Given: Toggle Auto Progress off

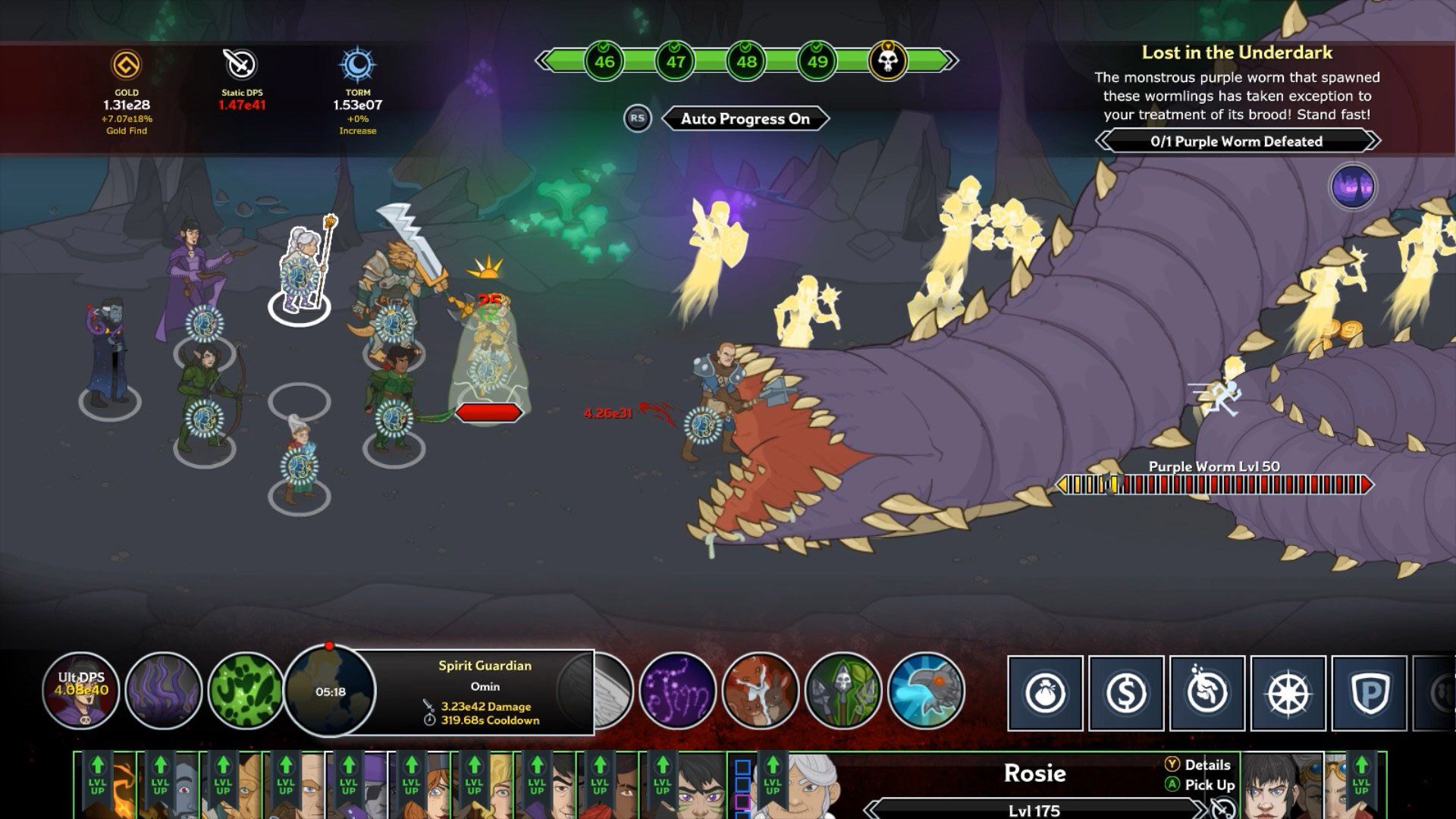Looking at the screenshot, I should point(745,118).
